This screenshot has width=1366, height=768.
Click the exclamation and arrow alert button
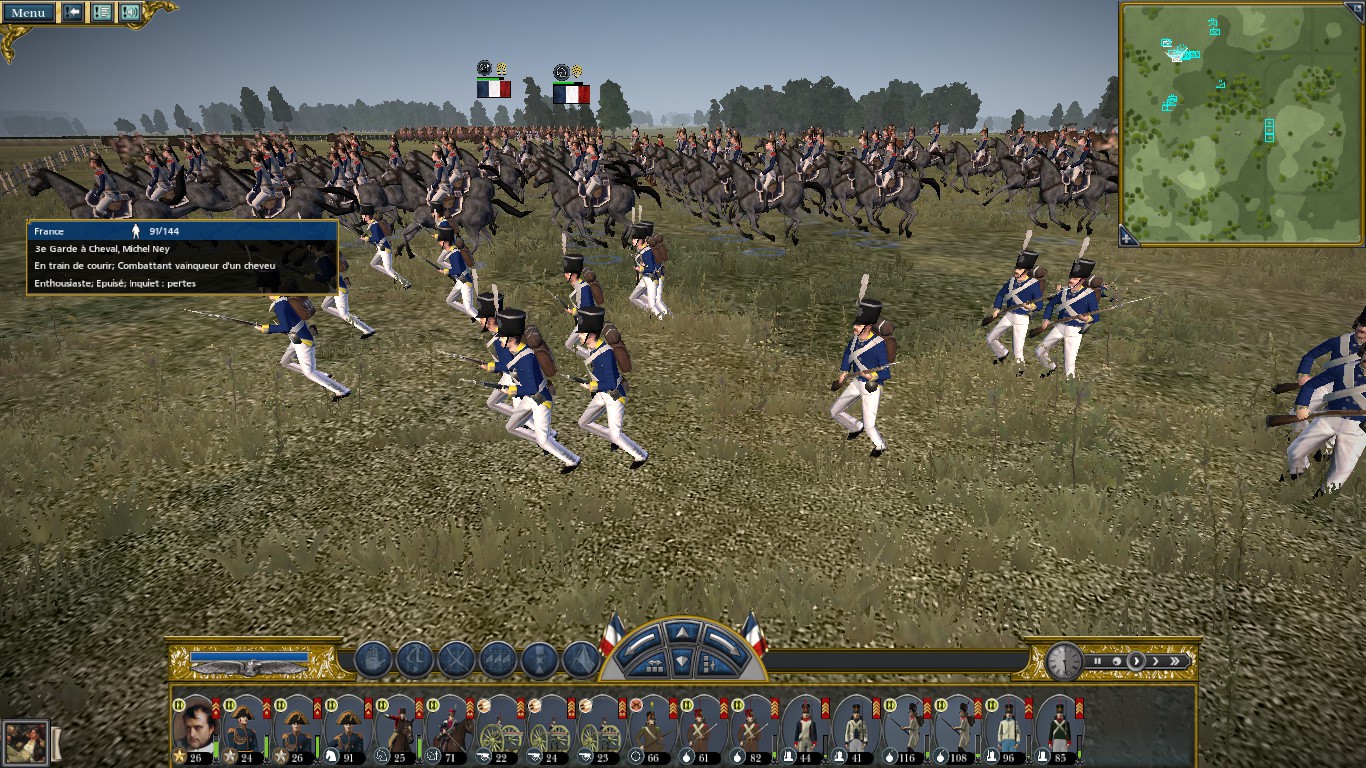point(73,13)
